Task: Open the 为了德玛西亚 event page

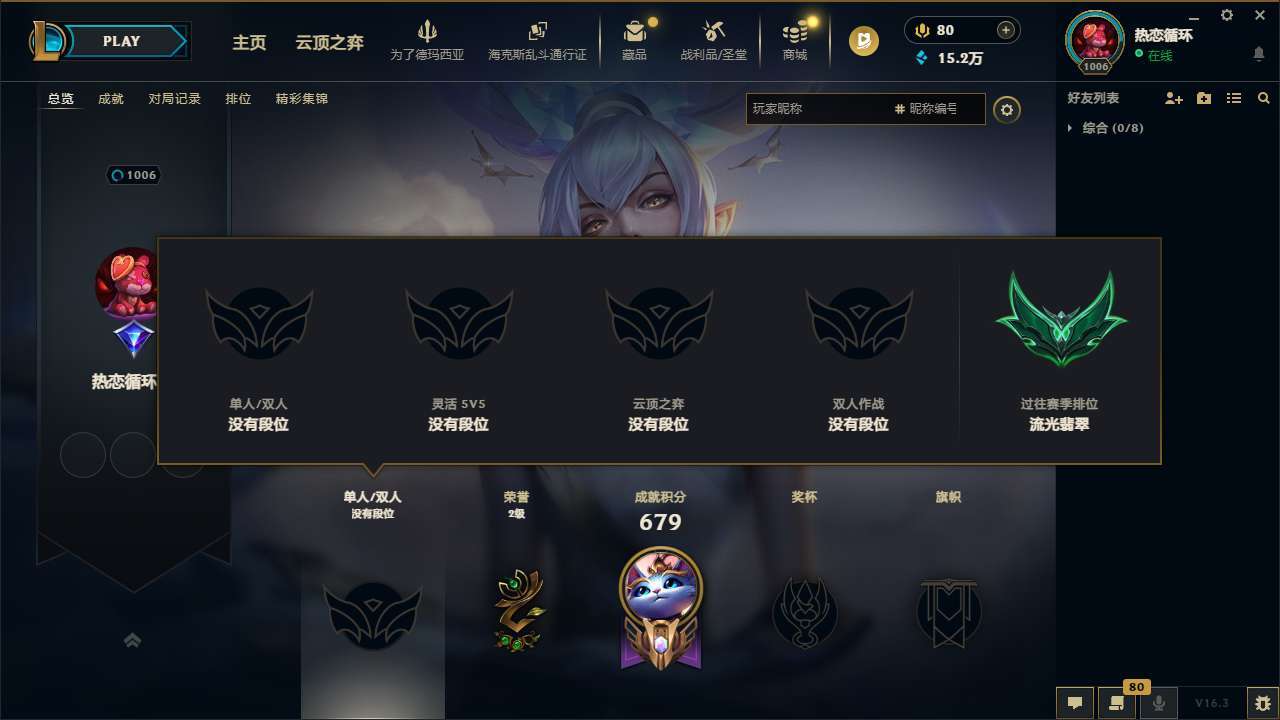Action: point(428,40)
